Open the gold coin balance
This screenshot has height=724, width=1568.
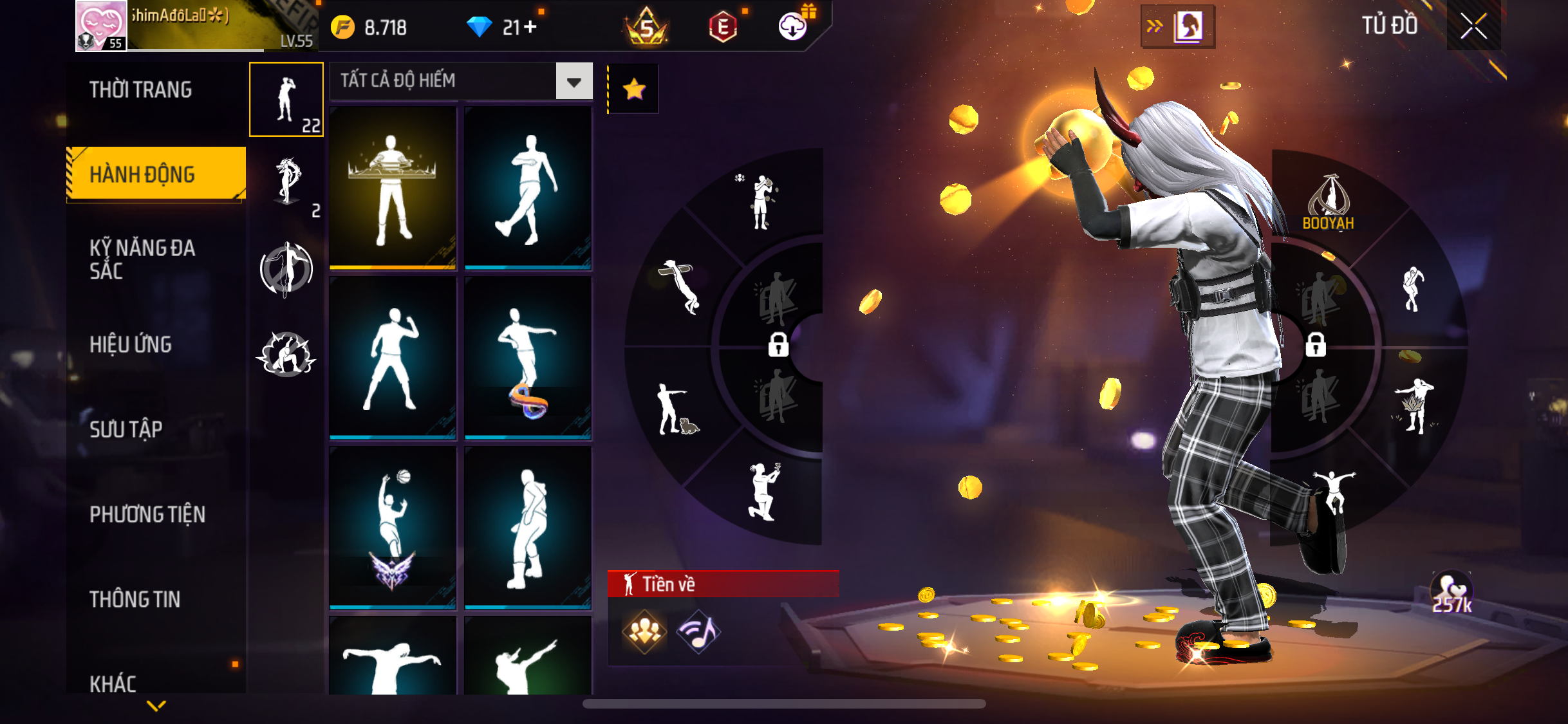click(369, 28)
